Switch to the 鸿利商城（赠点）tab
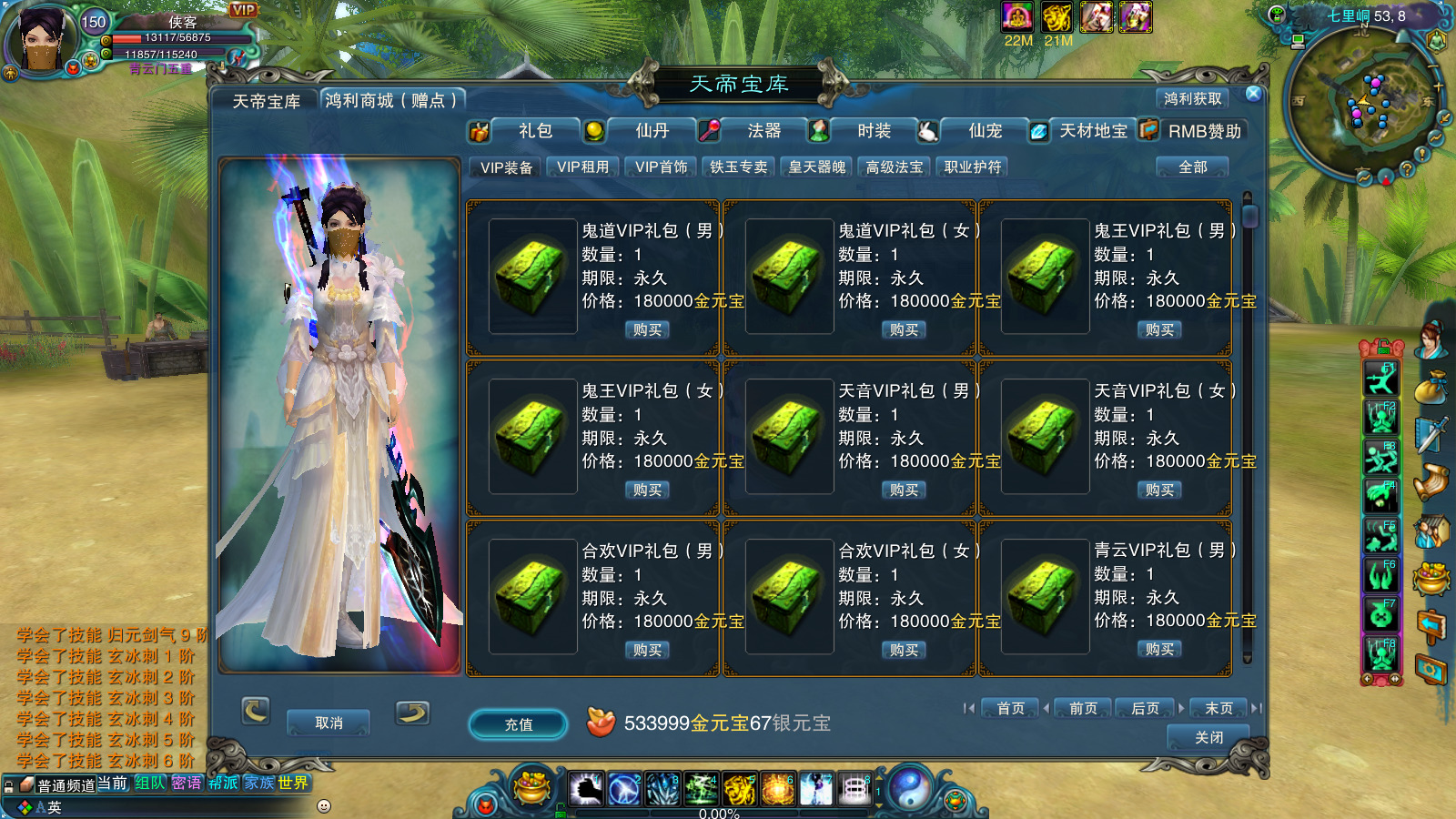 [391, 100]
